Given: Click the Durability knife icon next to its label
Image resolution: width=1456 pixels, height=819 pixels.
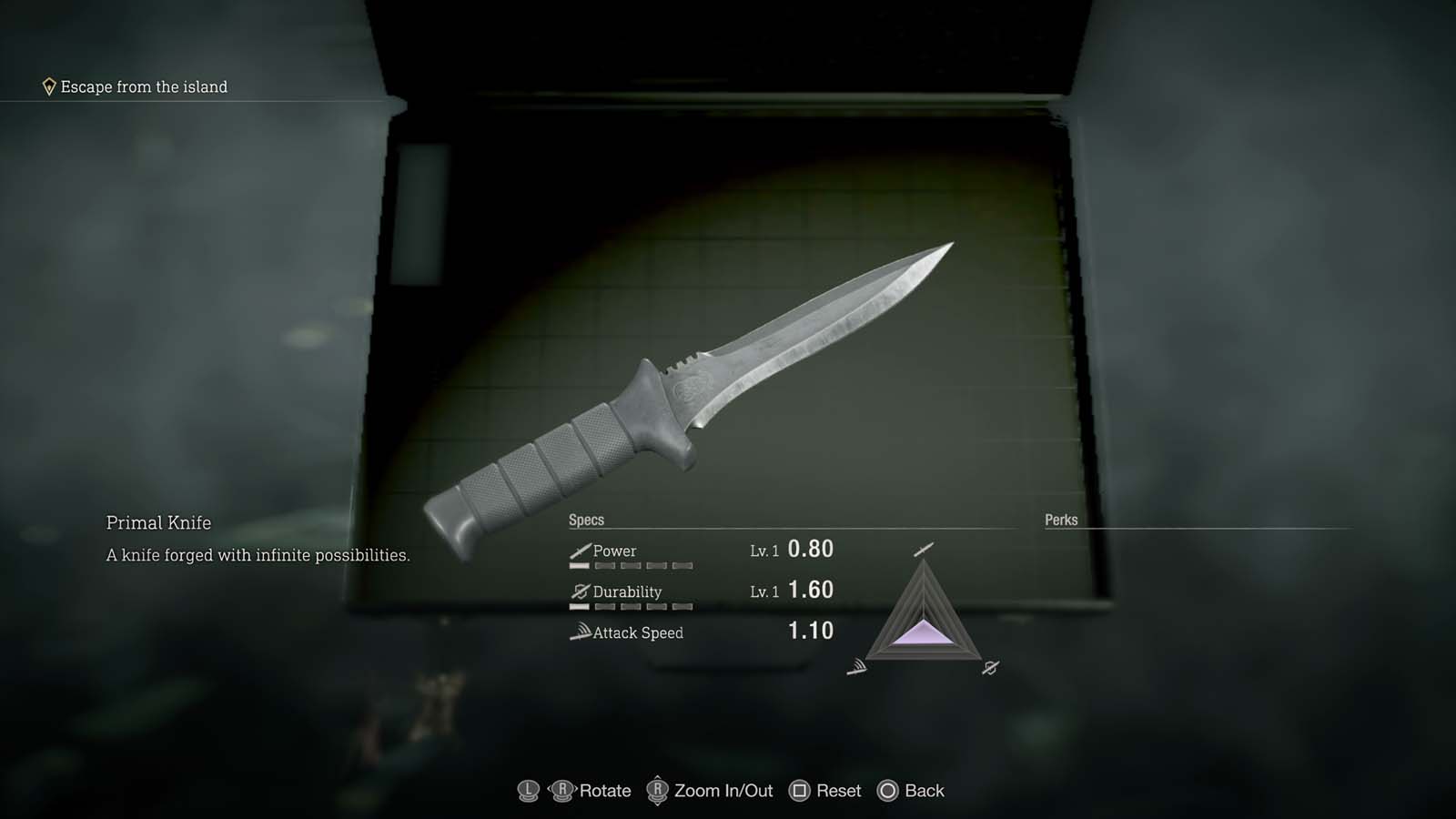Looking at the screenshot, I should click(x=581, y=590).
